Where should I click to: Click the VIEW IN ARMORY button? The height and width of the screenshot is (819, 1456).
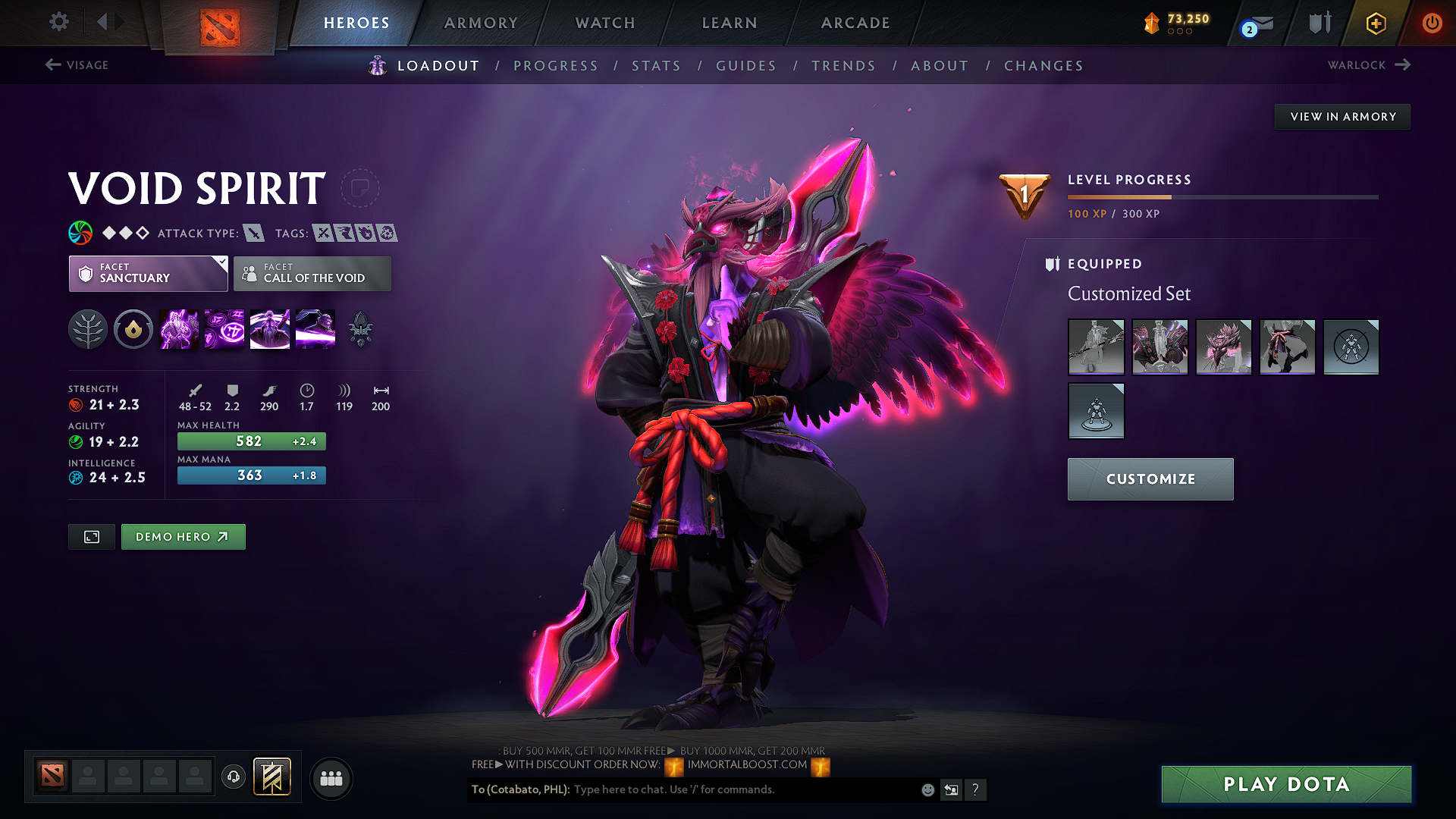pos(1341,116)
